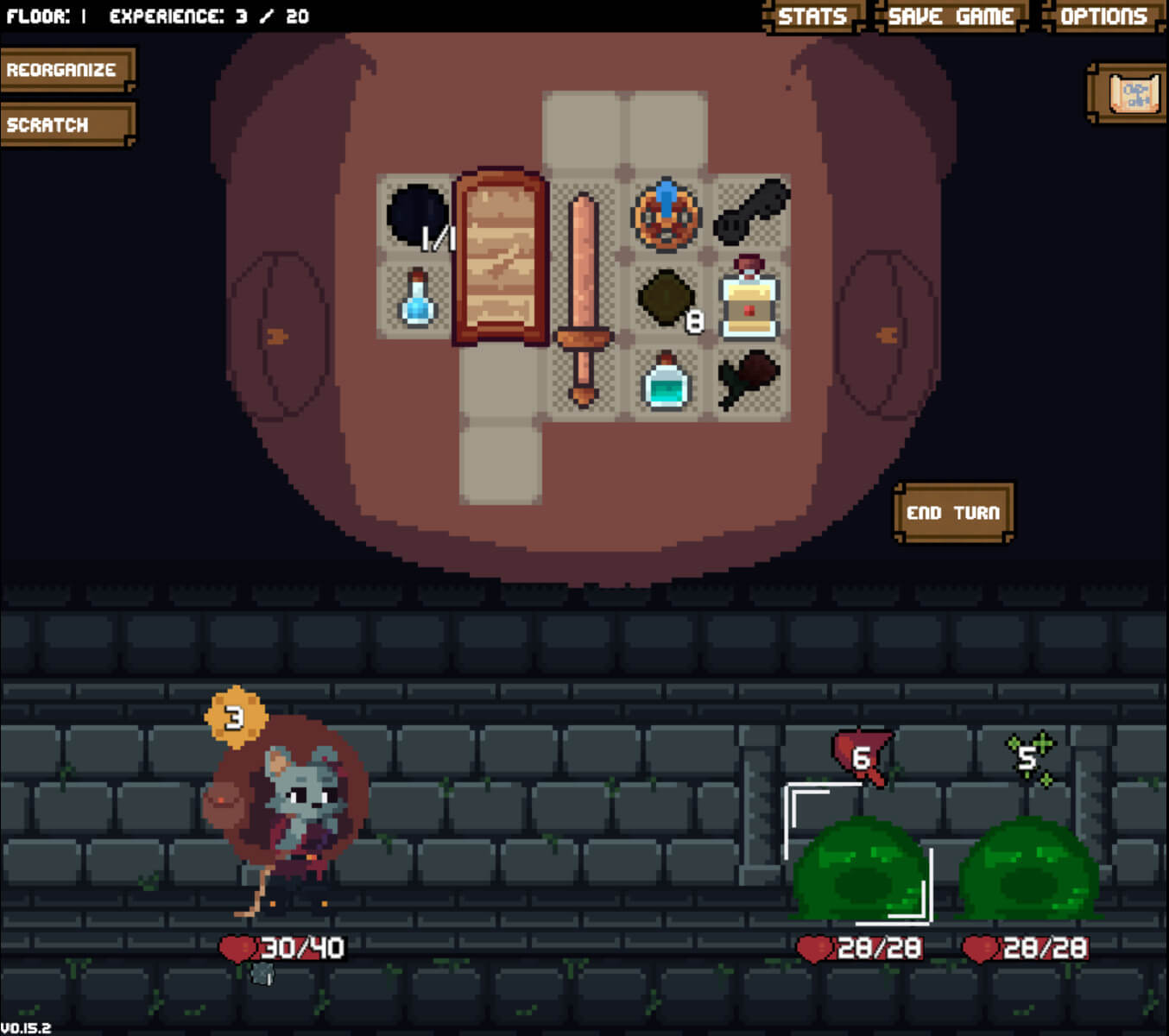Open the STATS menu

pyautogui.click(x=812, y=16)
